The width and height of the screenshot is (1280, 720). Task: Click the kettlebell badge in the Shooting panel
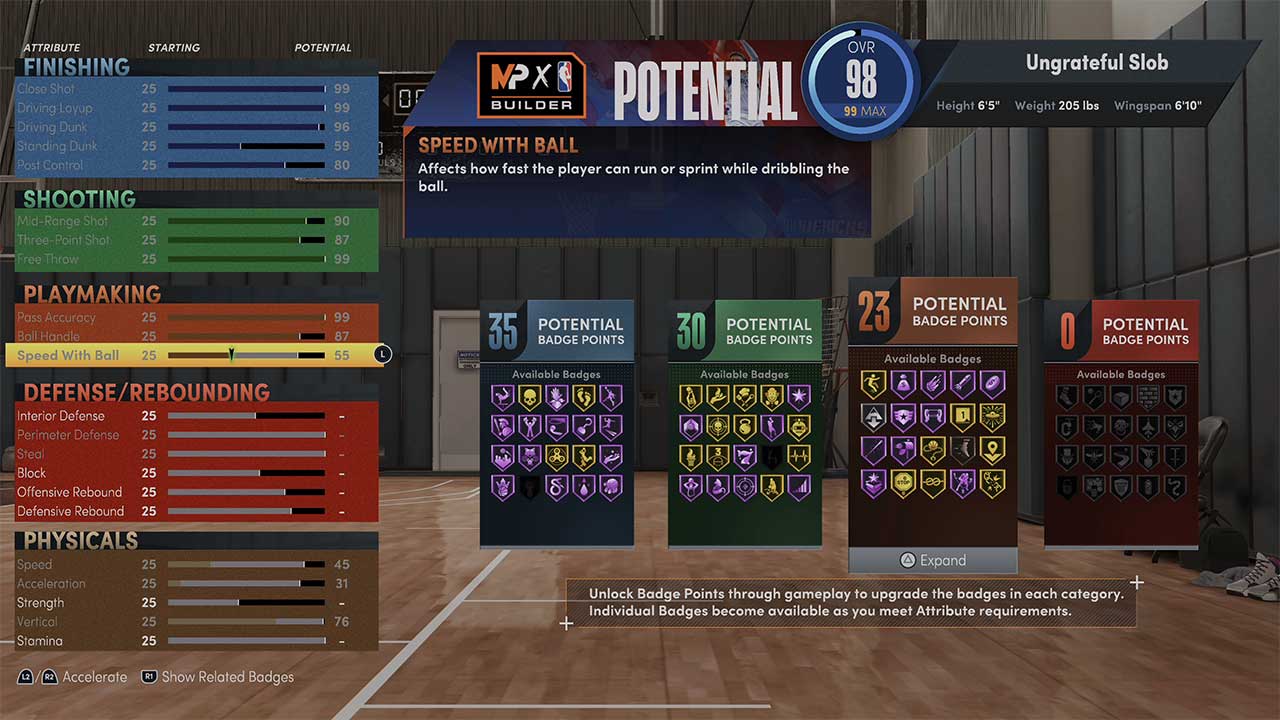(745, 427)
